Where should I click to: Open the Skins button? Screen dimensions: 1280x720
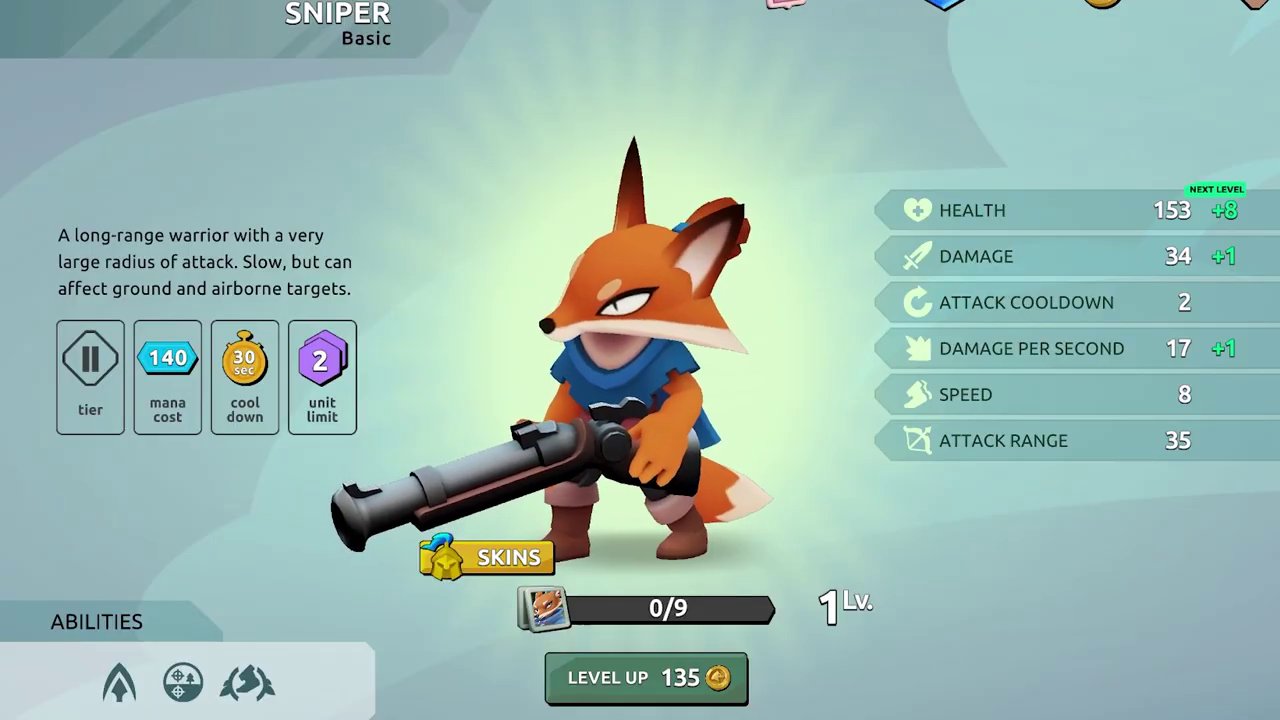tap(487, 557)
